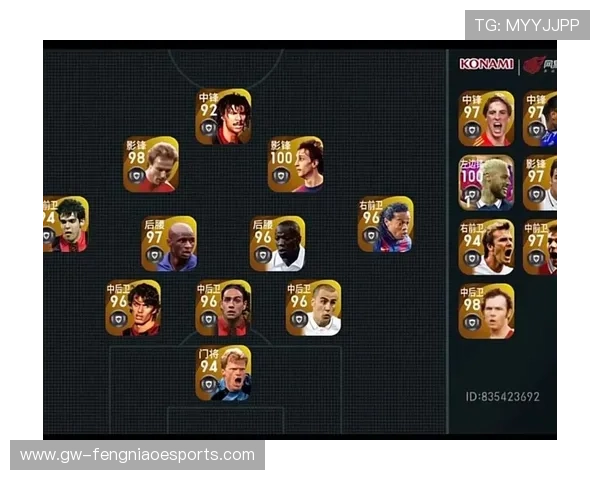Pick the 中后卫 98 substitute card
Screen dimensions: 600x480
coord(486,312)
